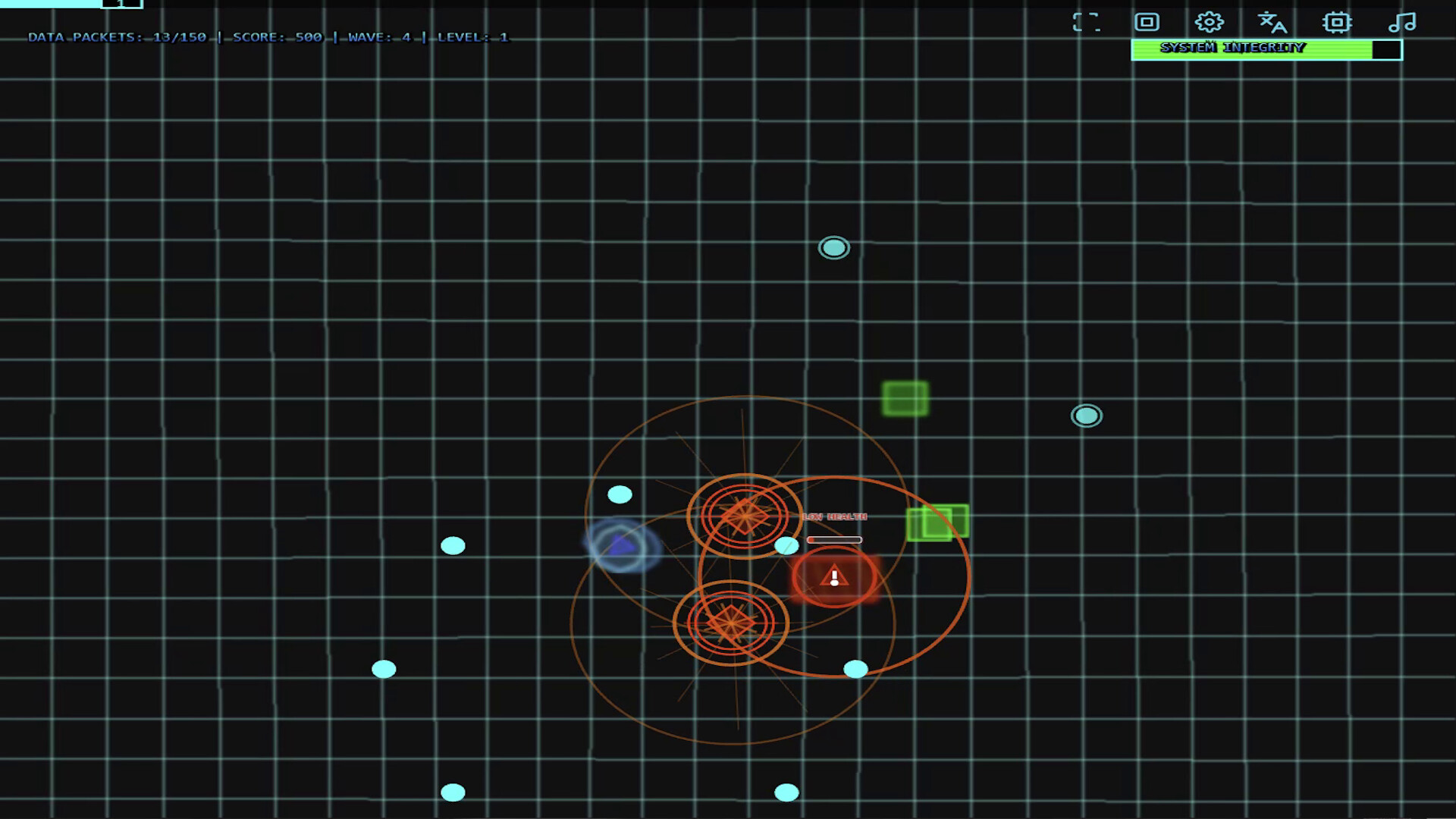Screen dimensions: 1456x819
Task: Select the player's blue triangle ship
Action: click(622, 544)
